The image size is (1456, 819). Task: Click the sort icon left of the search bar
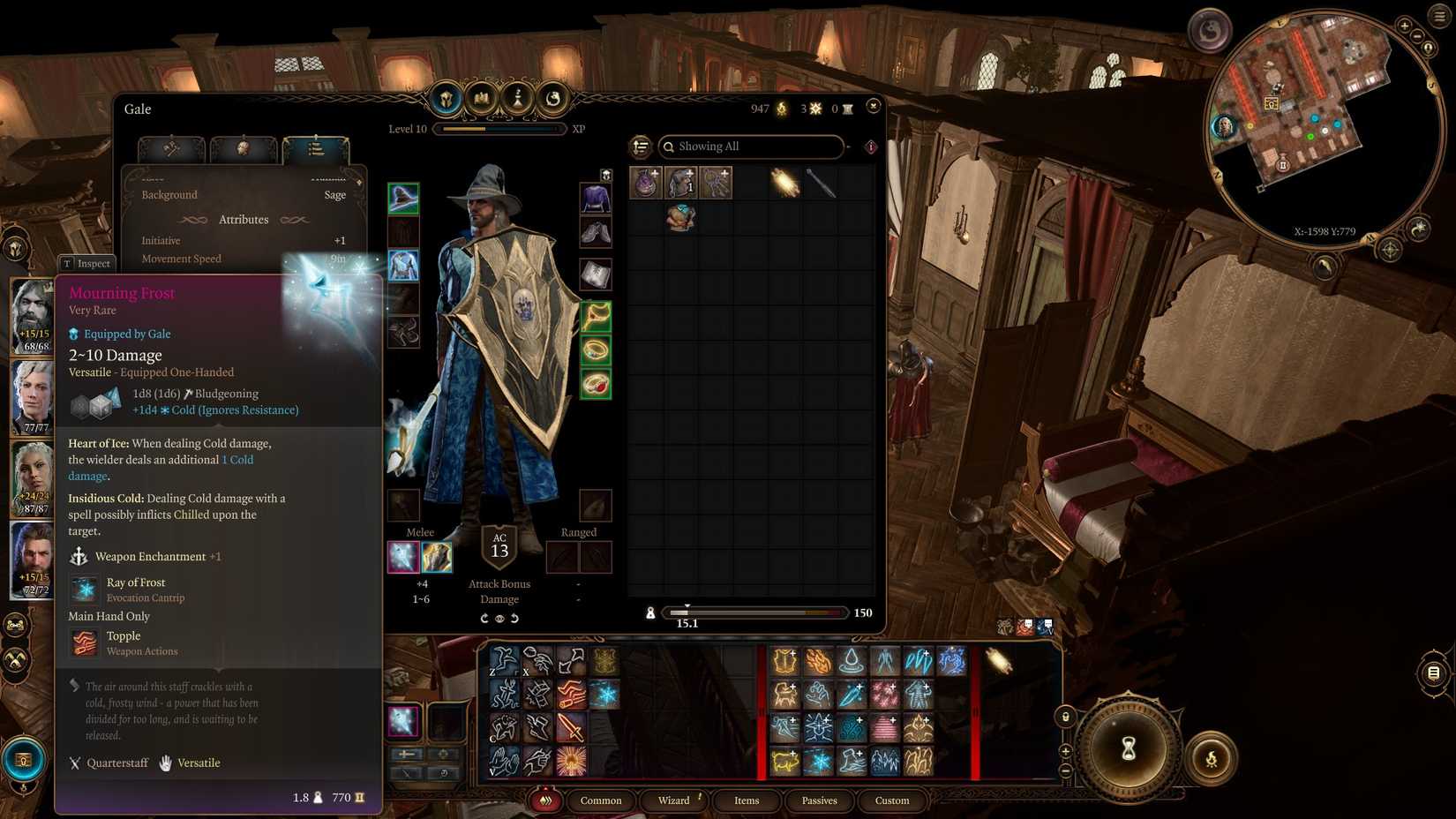(x=640, y=147)
